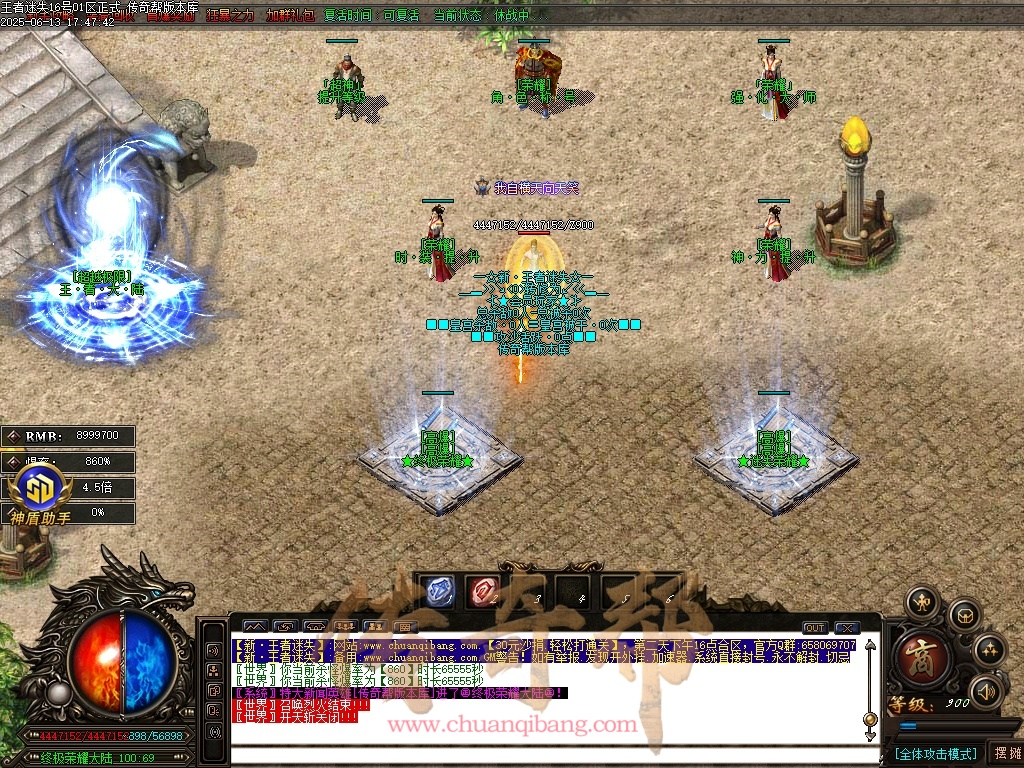The image size is (1024, 768).
Task: Use the red item in hotbar slot 2
Action: (x=484, y=591)
